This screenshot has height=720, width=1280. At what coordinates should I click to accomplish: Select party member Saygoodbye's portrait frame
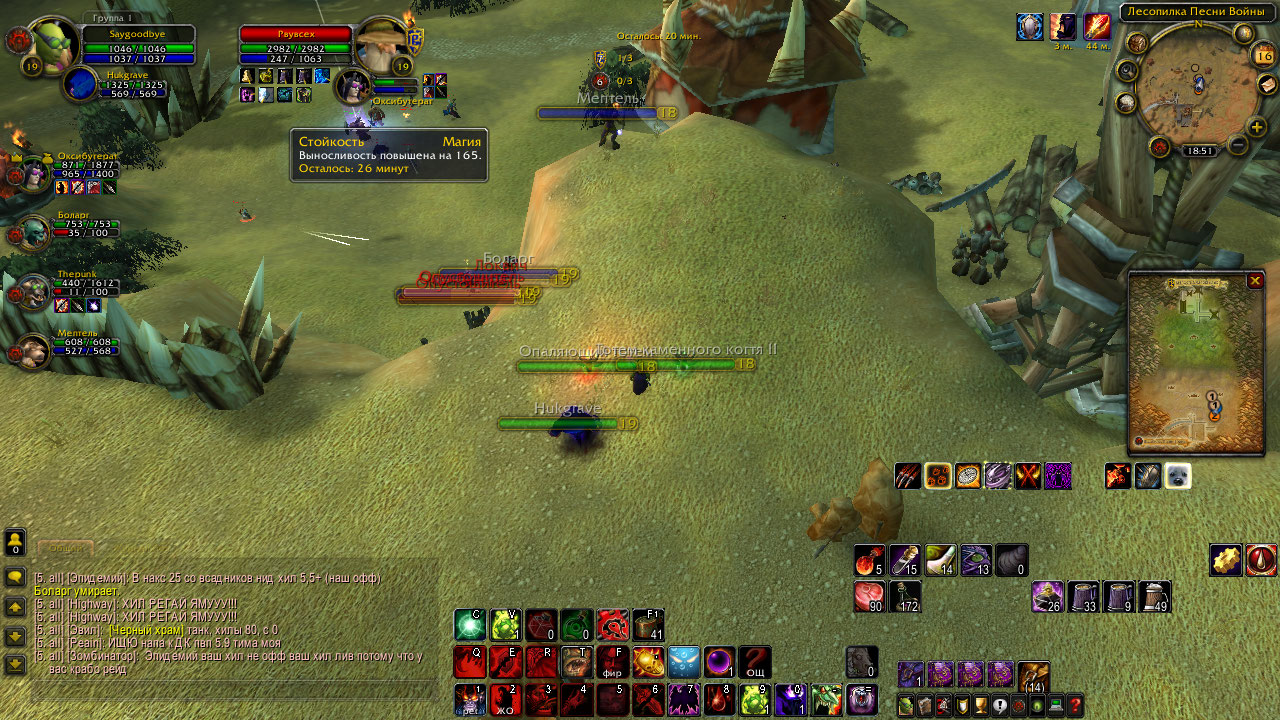pyautogui.click(x=48, y=44)
